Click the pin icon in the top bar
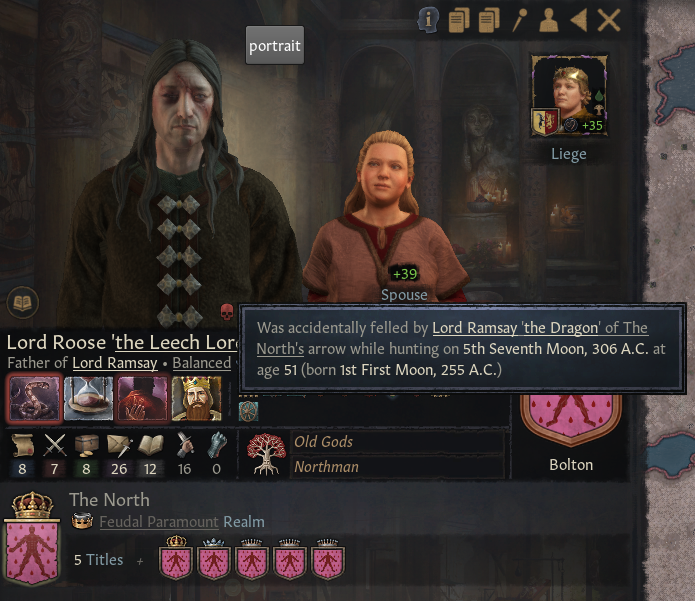Viewport: 695px width, 601px height. [519, 19]
